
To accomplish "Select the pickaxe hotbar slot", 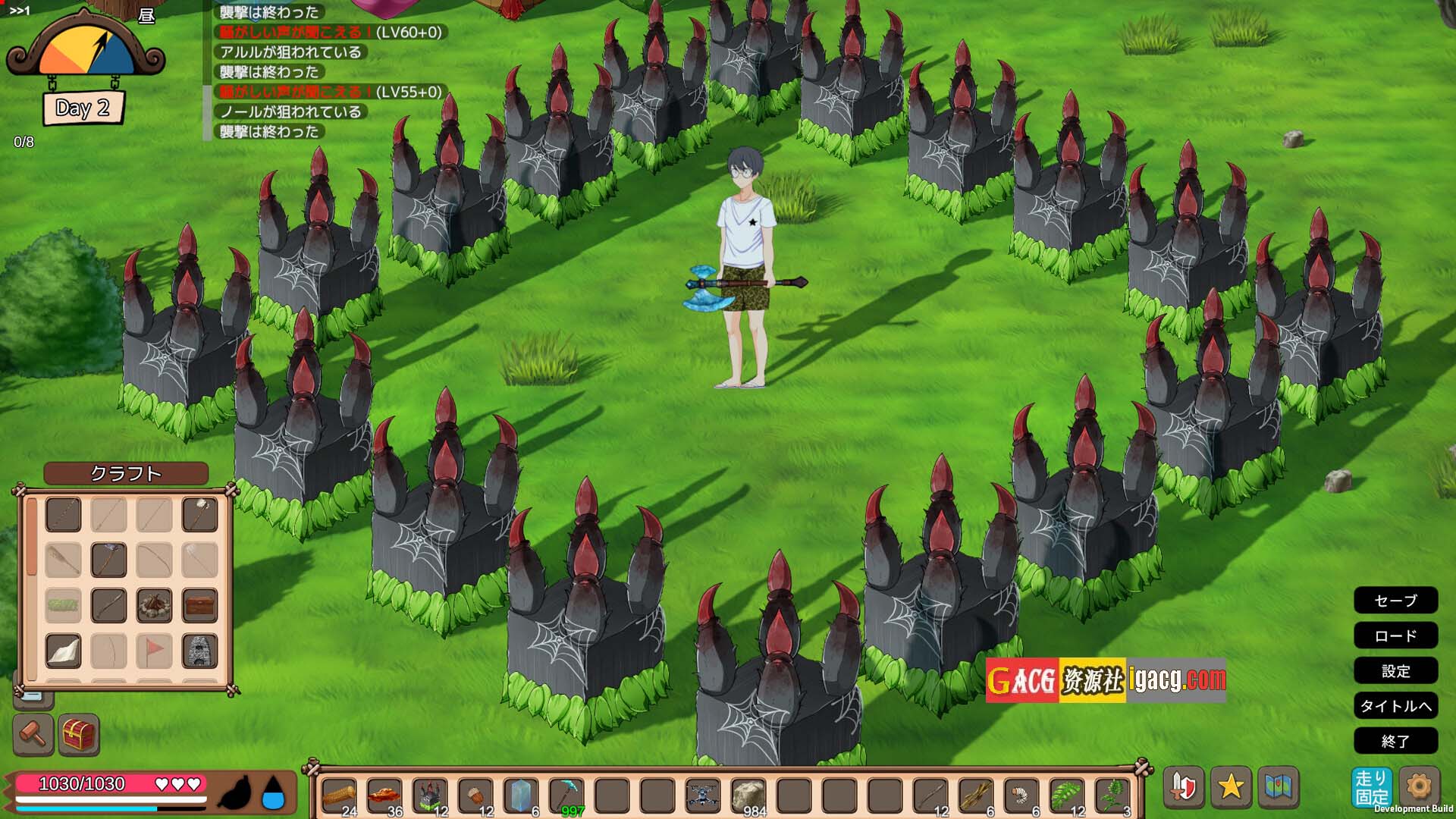I will click(566, 795).
